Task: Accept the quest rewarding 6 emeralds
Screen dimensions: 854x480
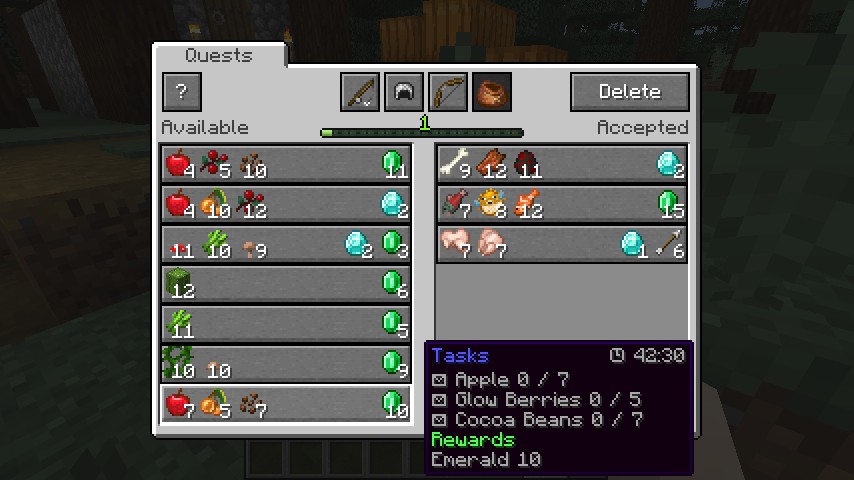Action: 285,284
